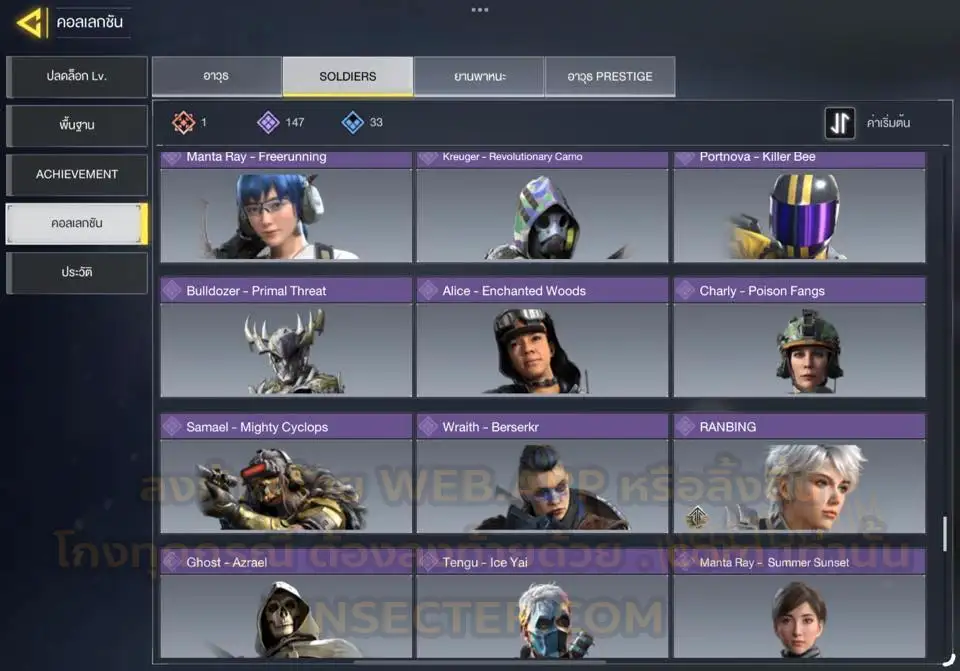Switch to the อาวุธ tab

click(x=217, y=77)
